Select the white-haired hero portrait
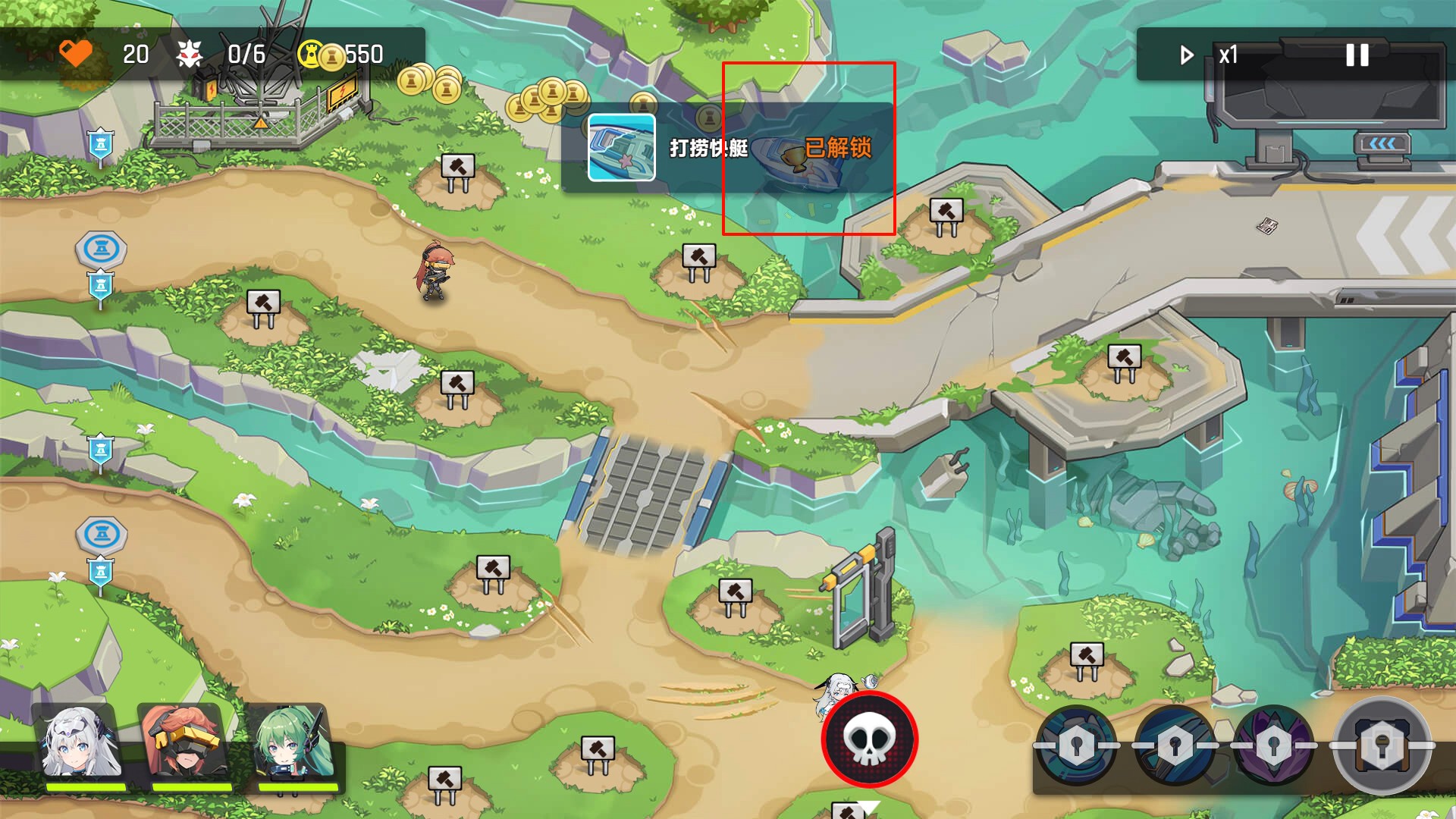Viewport: 1456px width, 819px height. [x=80, y=745]
